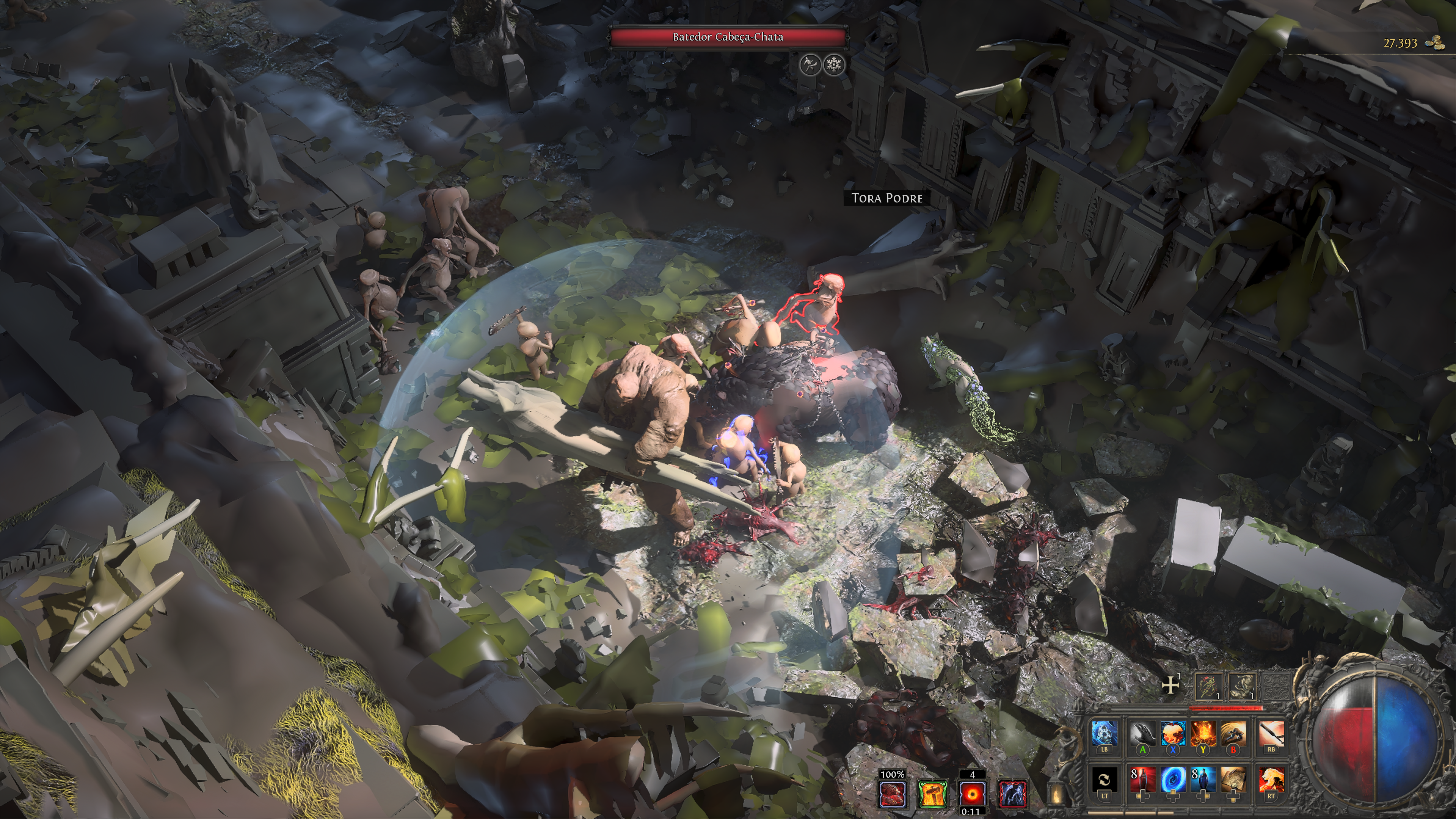Use the grey open-hand skill

(x=1142, y=734)
